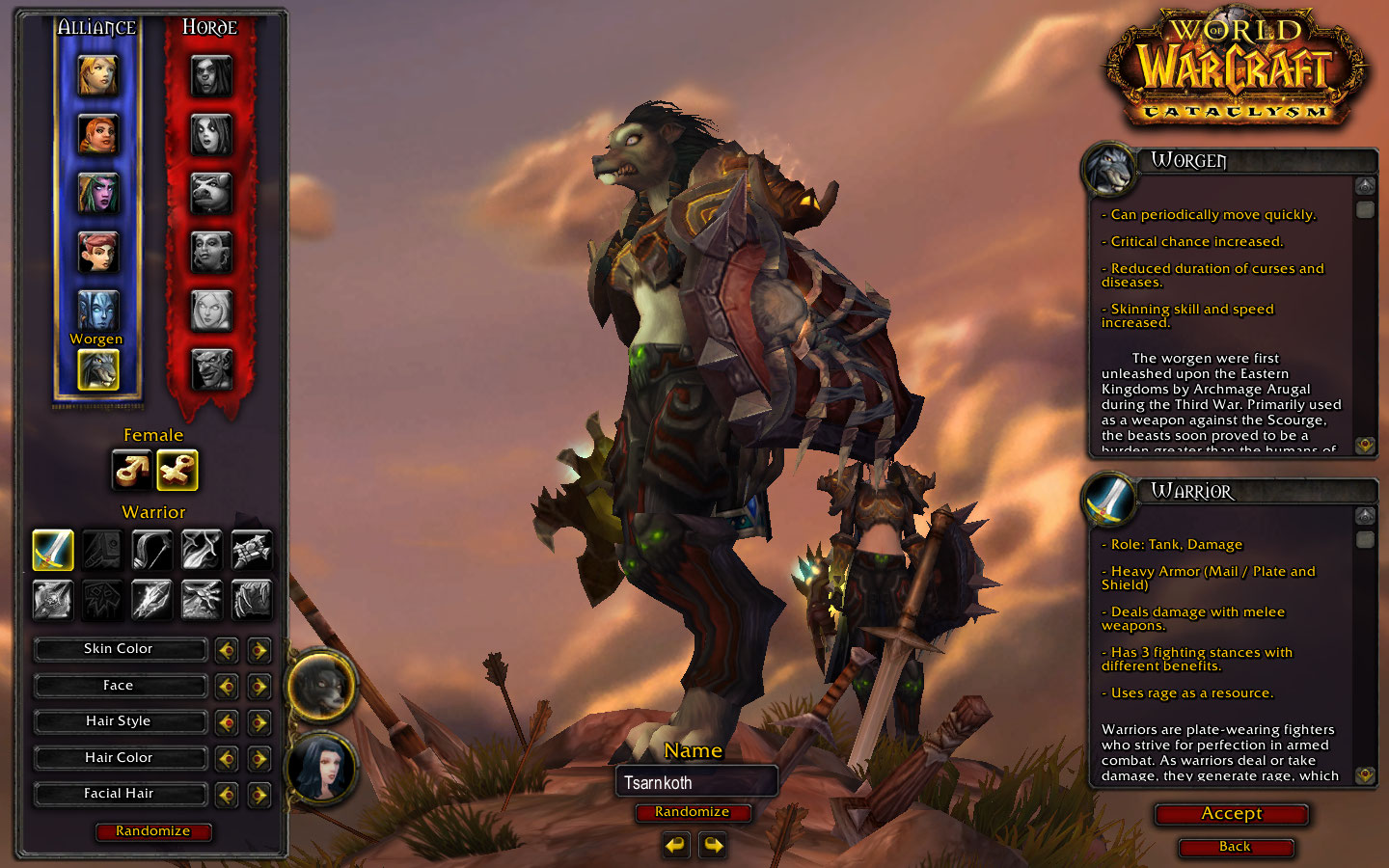Accept the character creation
Viewport: 1389px width, 868px height.
click(1232, 814)
